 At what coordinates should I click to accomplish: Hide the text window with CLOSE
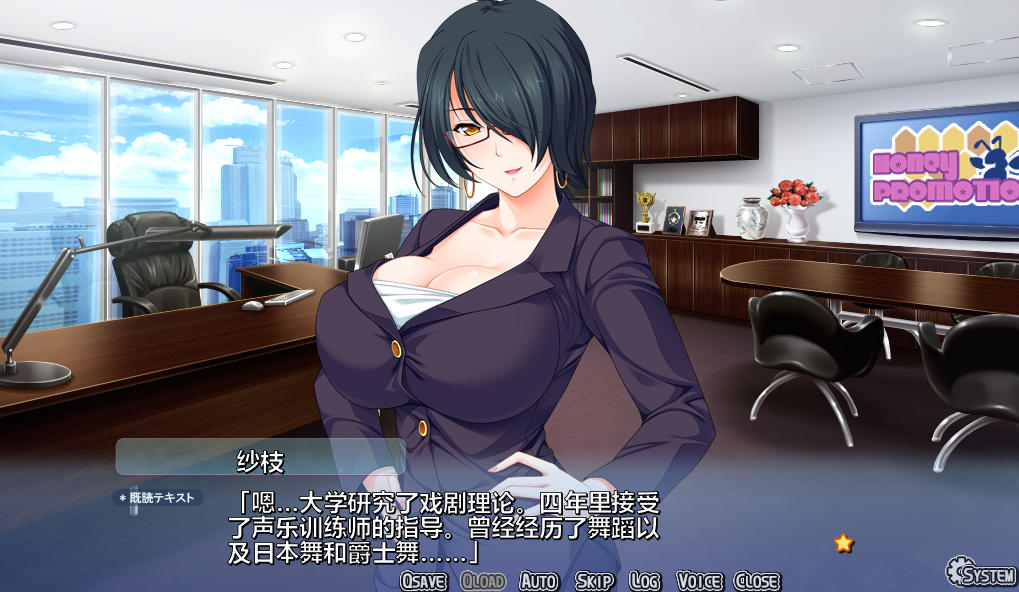756,581
